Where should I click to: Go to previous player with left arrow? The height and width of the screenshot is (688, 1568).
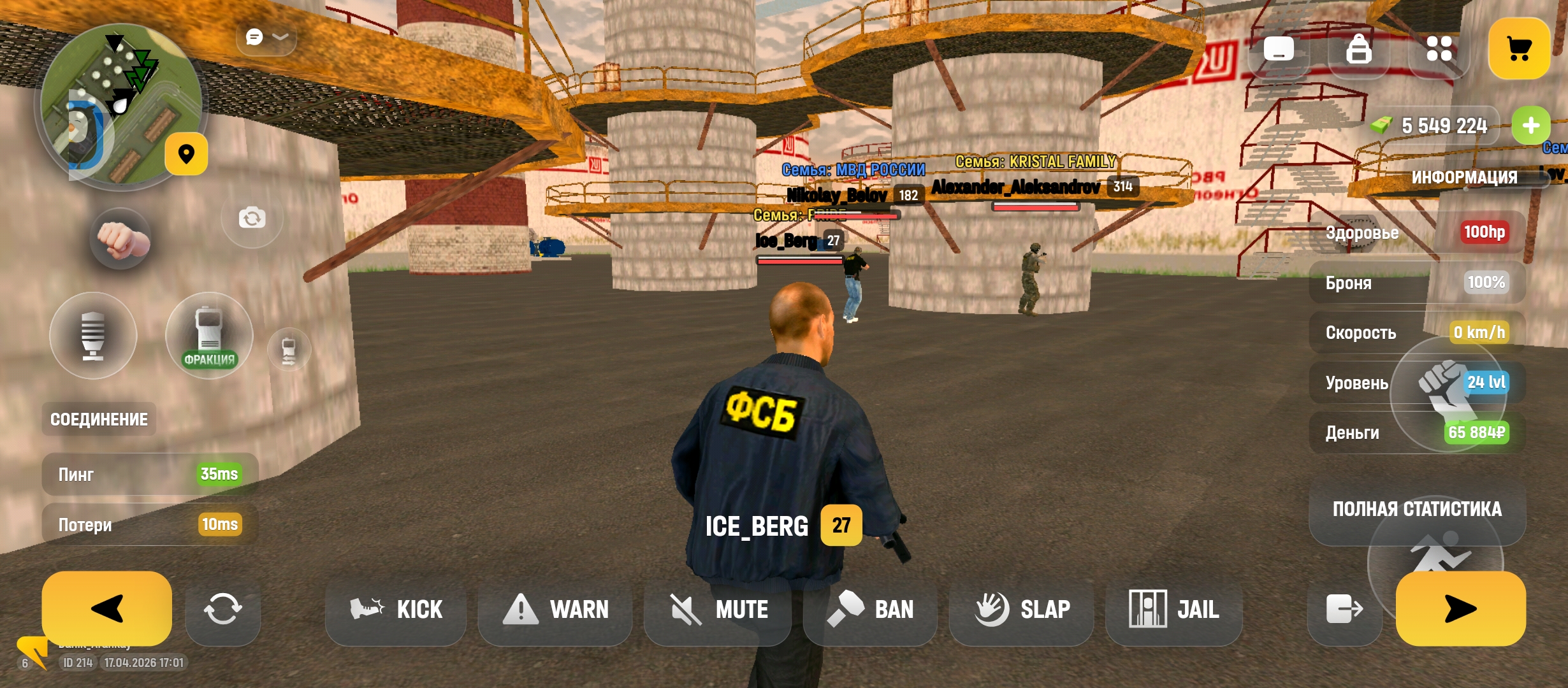[x=106, y=608]
